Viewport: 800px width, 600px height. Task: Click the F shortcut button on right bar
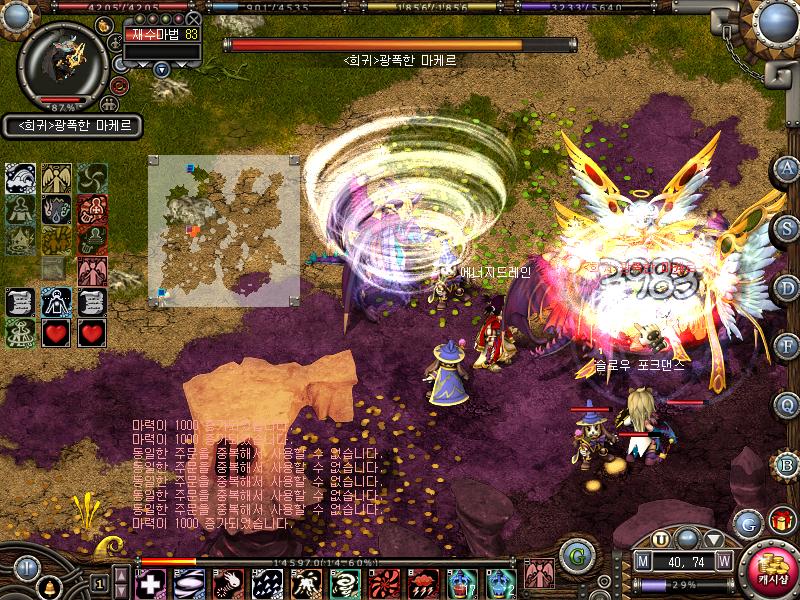[x=788, y=346]
